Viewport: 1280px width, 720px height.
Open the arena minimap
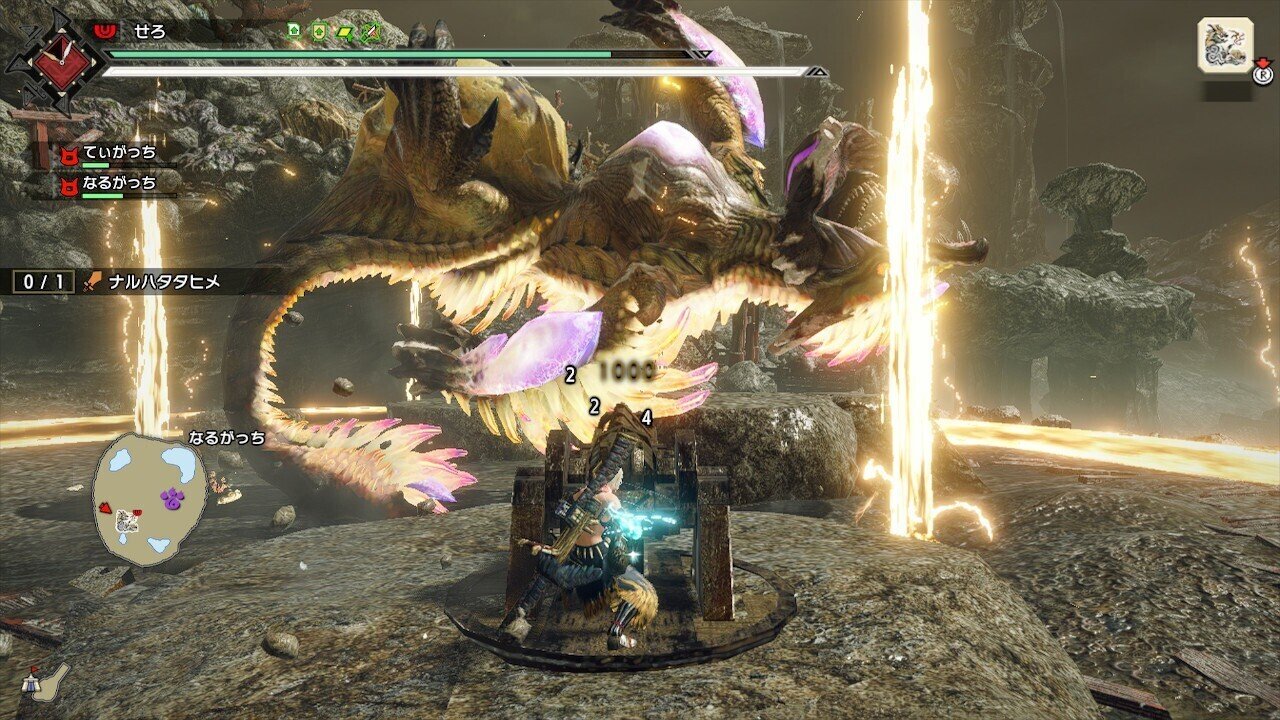[148, 498]
